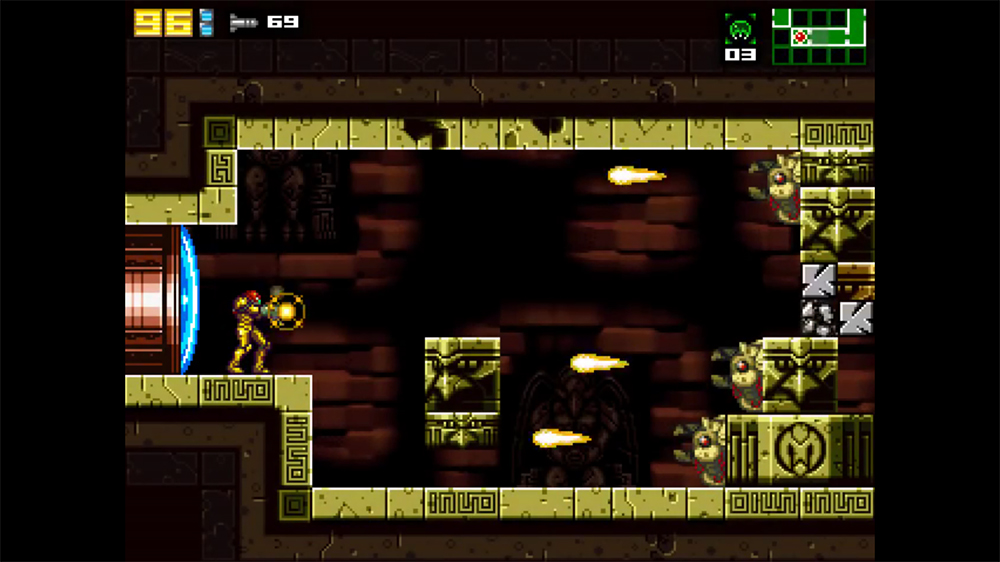
Task: Click the Metroid remaining counter icon
Action: (740, 29)
